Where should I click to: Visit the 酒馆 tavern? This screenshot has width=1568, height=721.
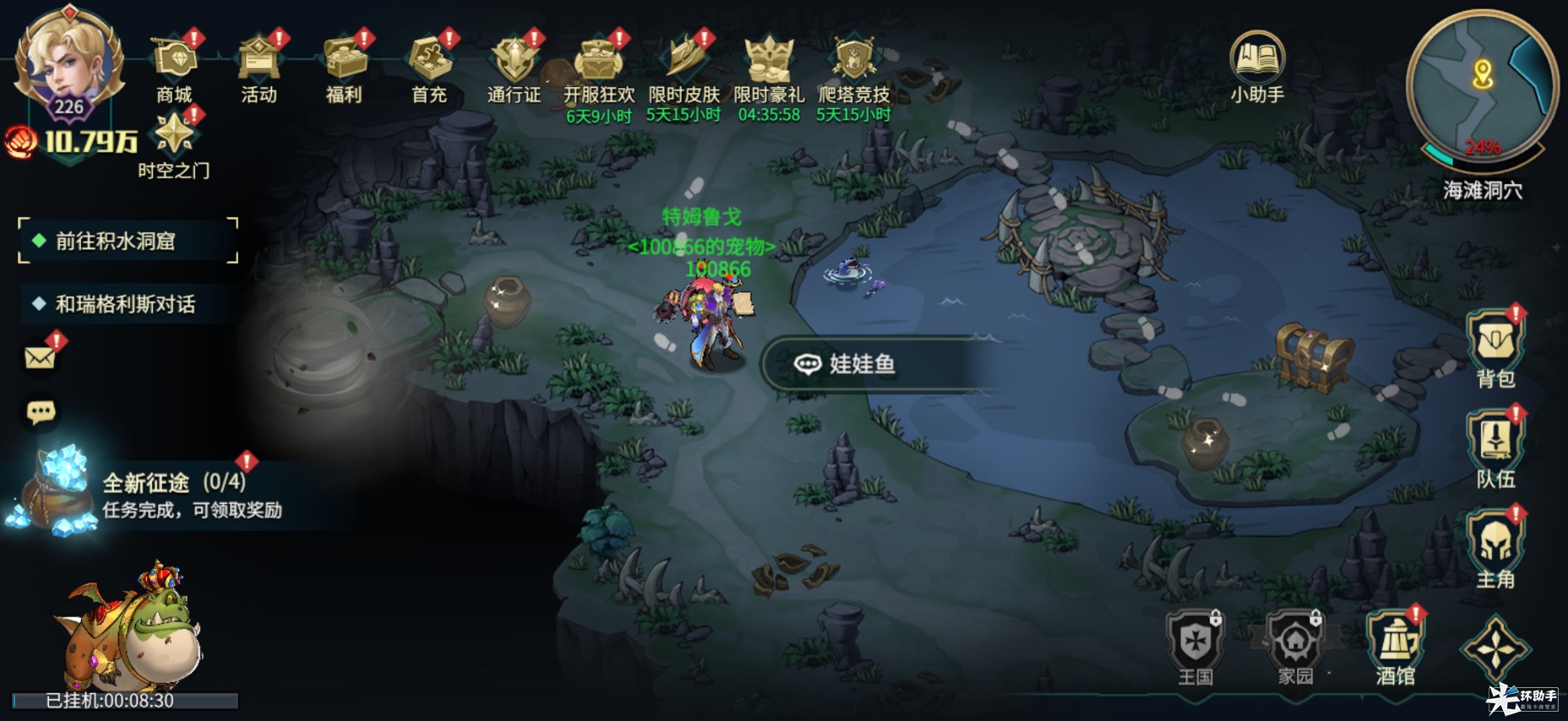click(1396, 647)
